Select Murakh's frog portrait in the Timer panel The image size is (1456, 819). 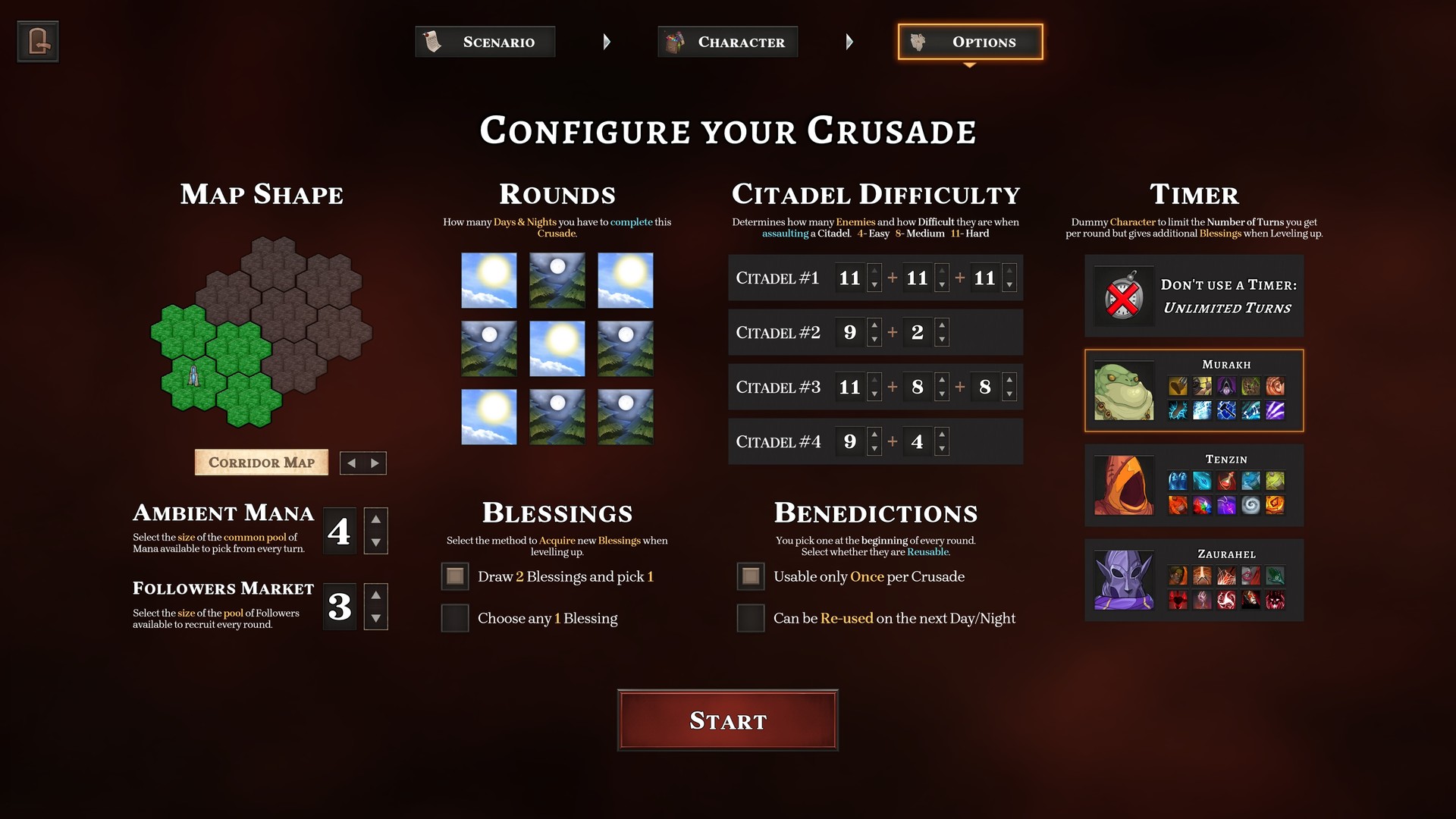pyautogui.click(x=1123, y=390)
